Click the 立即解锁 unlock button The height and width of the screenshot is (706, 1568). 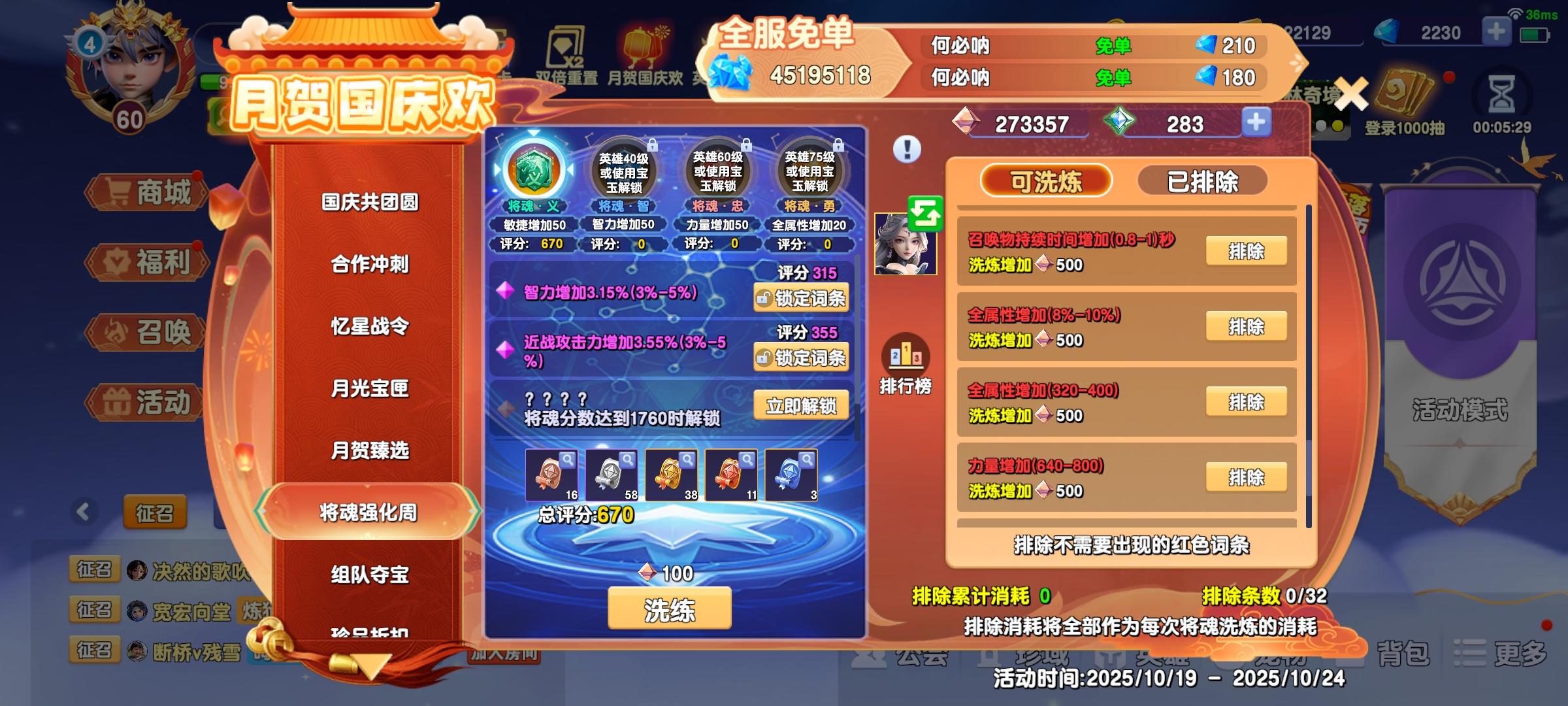(x=802, y=405)
